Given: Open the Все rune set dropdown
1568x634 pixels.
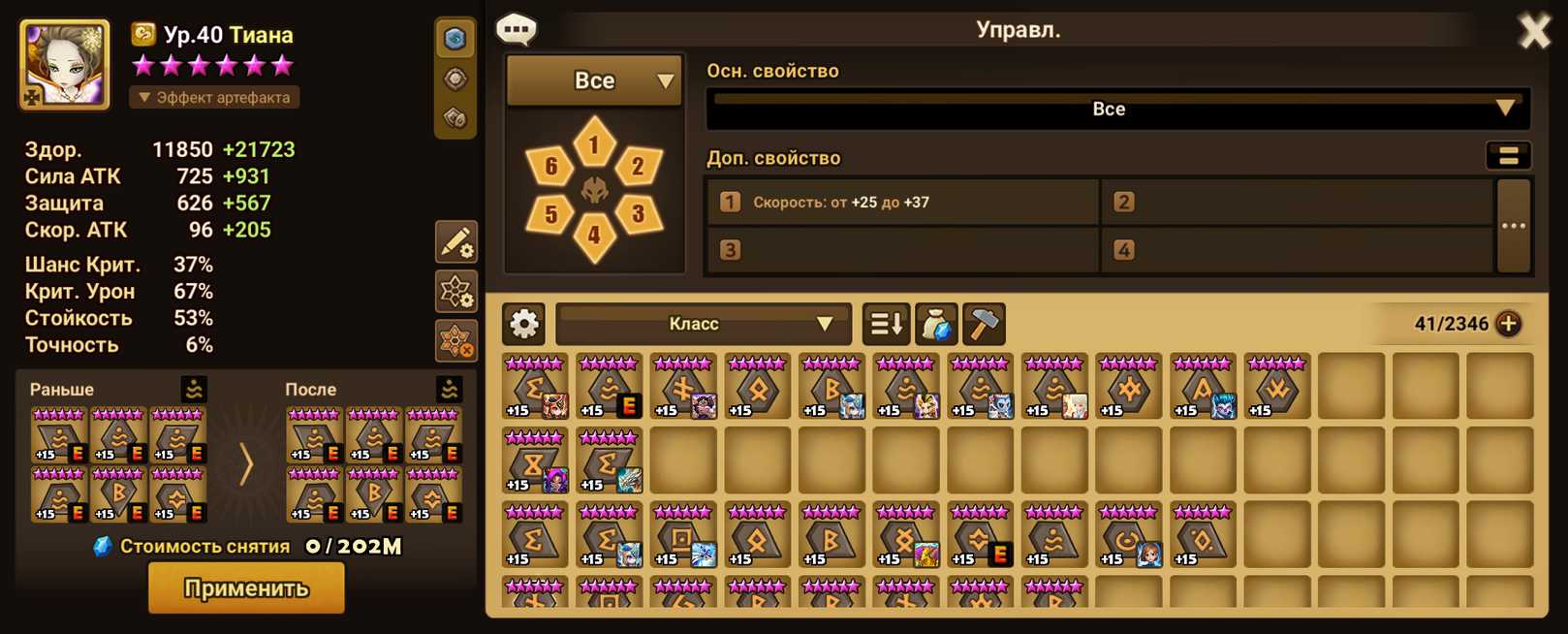Looking at the screenshot, I should tap(594, 80).
